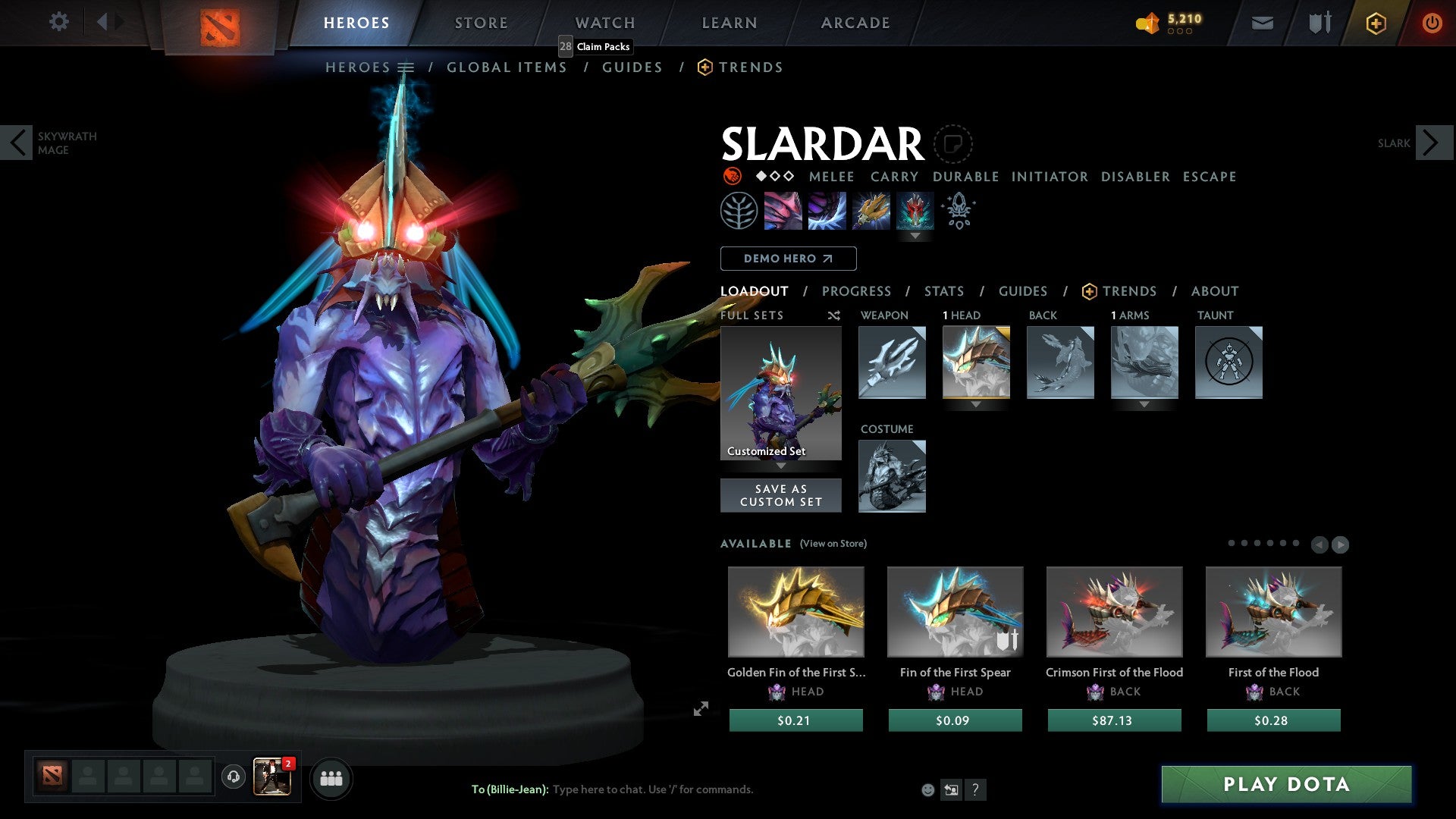
Task: Open the friends list icon near chat
Action: (331, 778)
